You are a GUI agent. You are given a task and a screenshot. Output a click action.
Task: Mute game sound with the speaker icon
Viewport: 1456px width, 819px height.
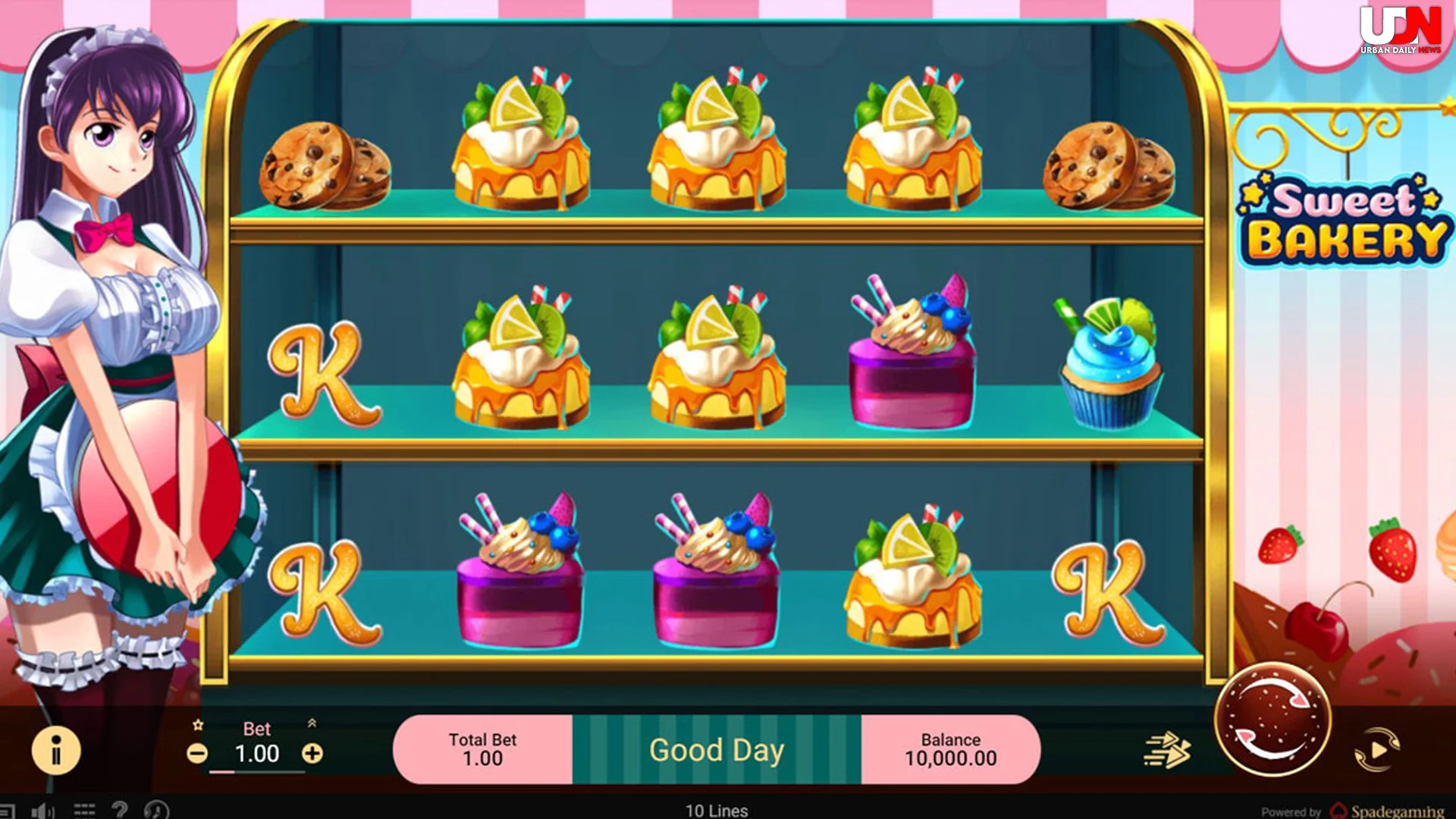(x=42, y=808)
